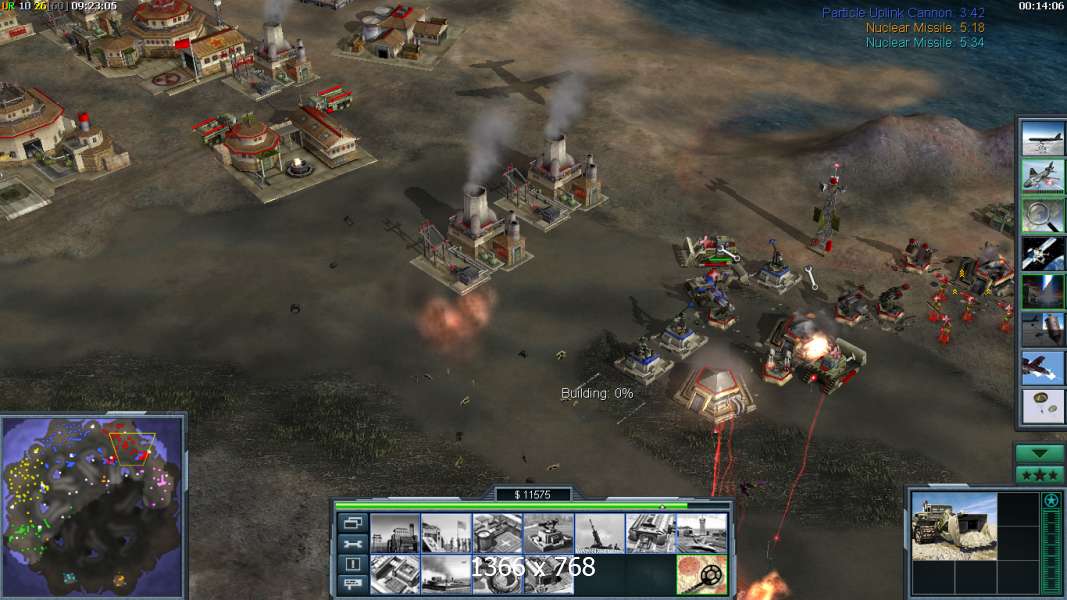
Task: Activate the bomber aircraft strike power
Action: (x=1042, y=139)
